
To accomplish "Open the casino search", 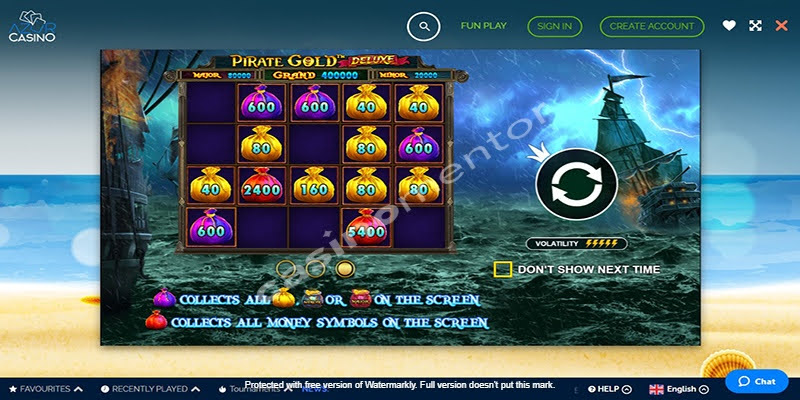I will 424,26.
